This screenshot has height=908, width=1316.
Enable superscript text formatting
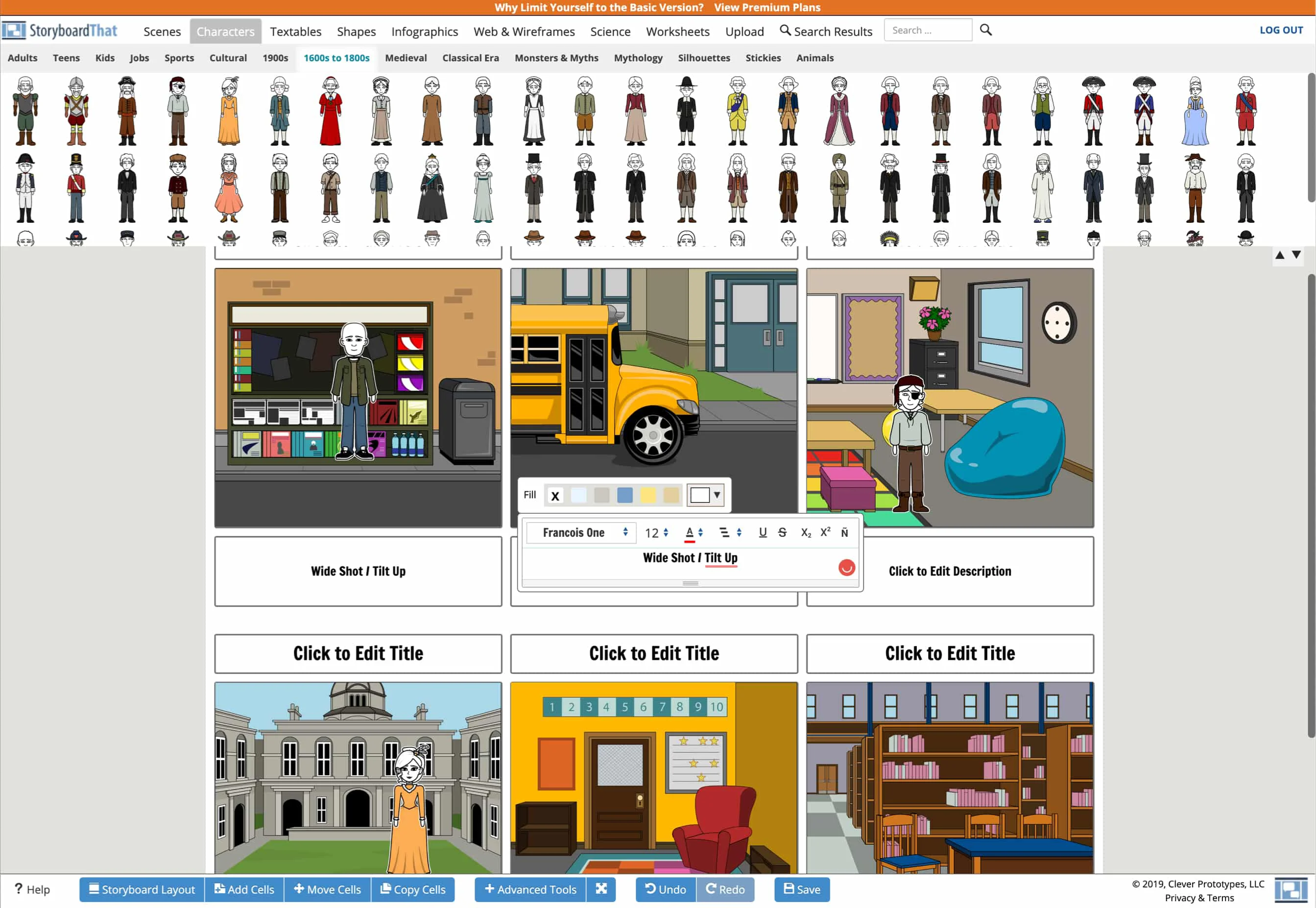pyautogui.click(x=825, y=532)
